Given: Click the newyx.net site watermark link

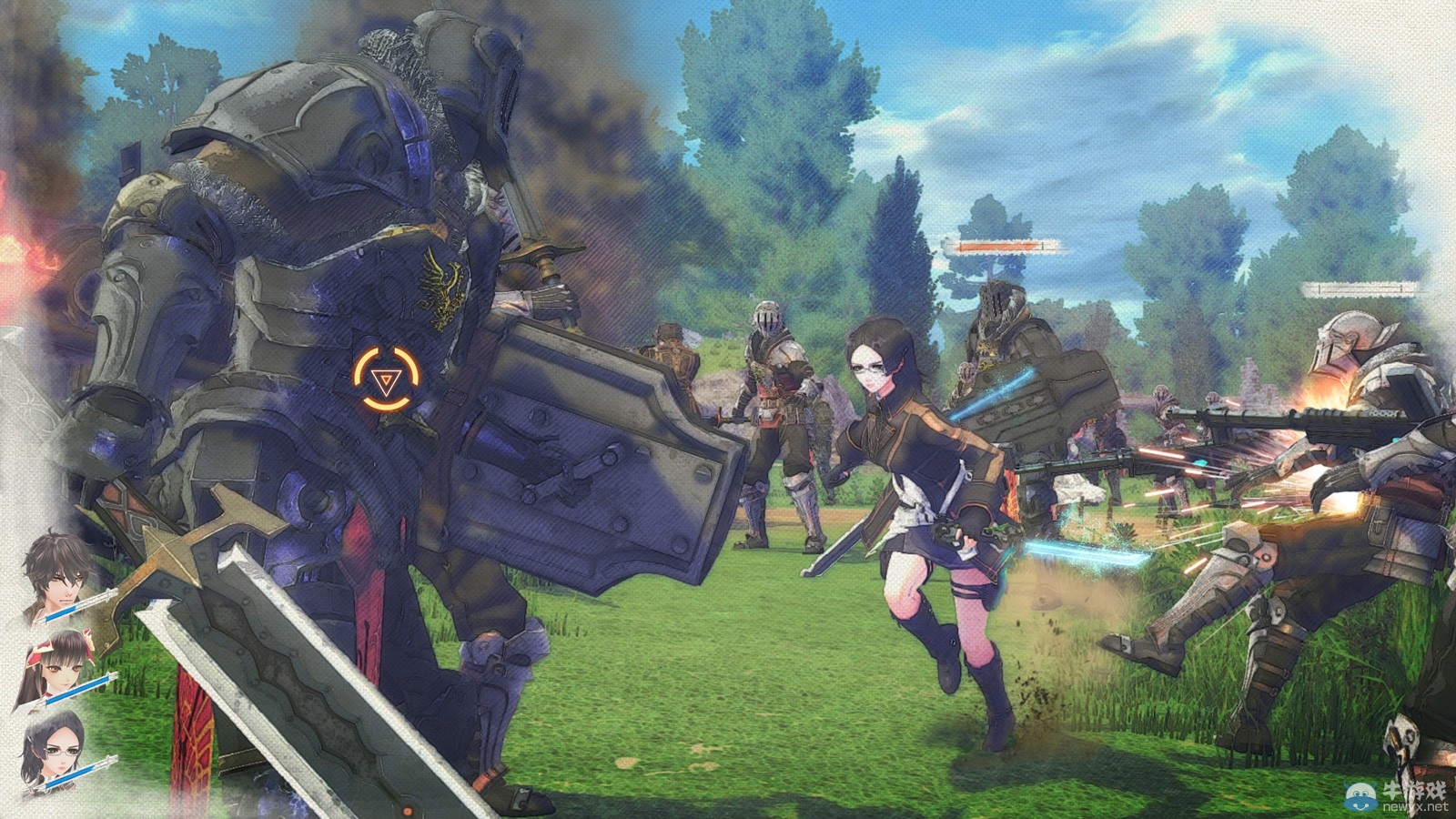Looking at the screenshot, I should 1415,806.
